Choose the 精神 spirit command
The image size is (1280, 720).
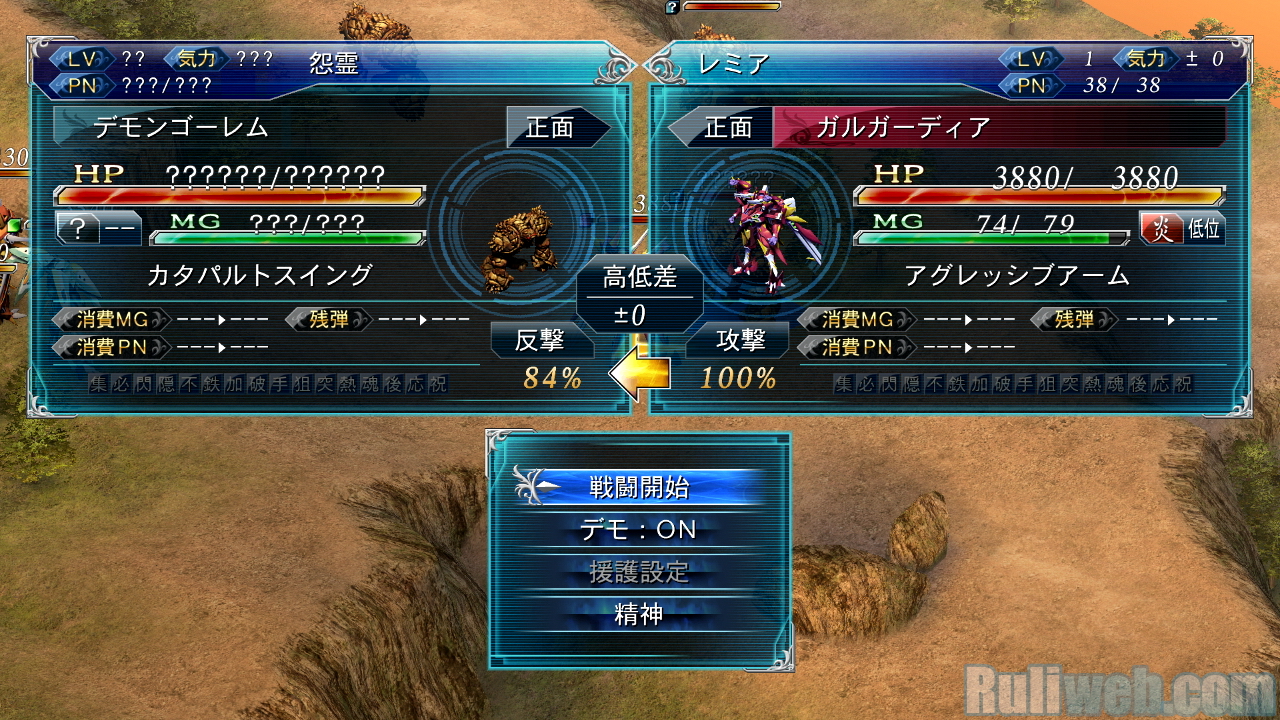point(638,614)
